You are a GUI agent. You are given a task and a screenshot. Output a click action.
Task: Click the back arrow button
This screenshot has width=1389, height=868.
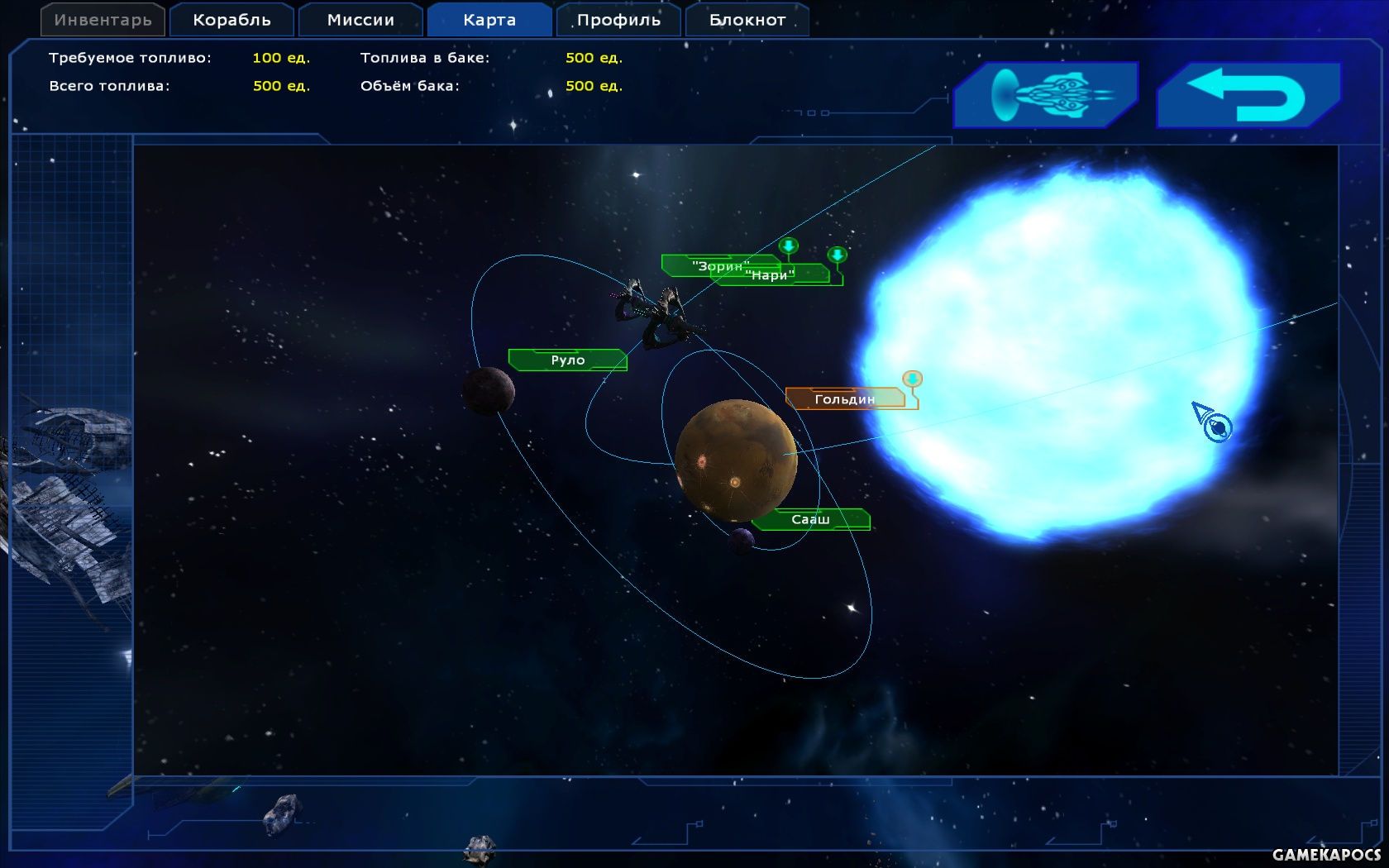(x=1248, y=95)
